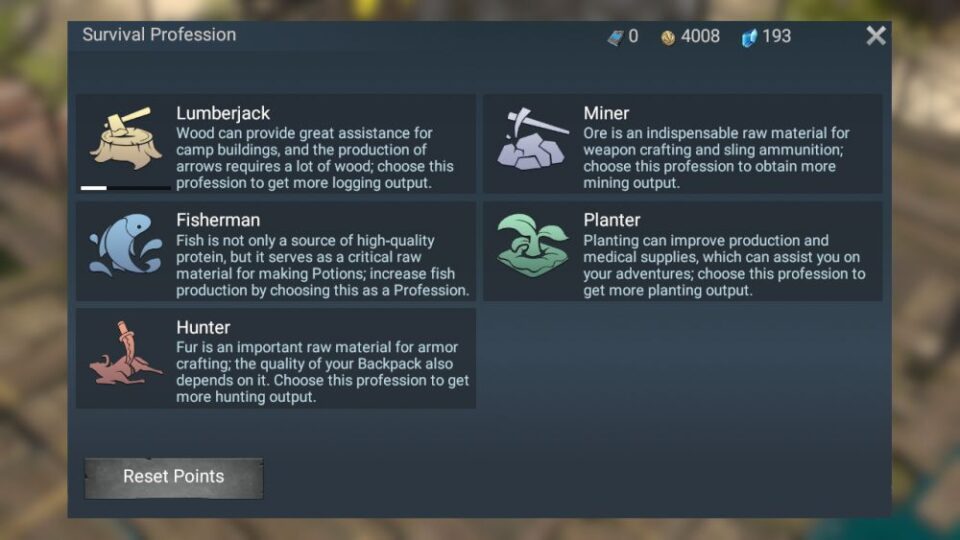
Task: Select the Lumberjack profession
Action: pos(275,144)
